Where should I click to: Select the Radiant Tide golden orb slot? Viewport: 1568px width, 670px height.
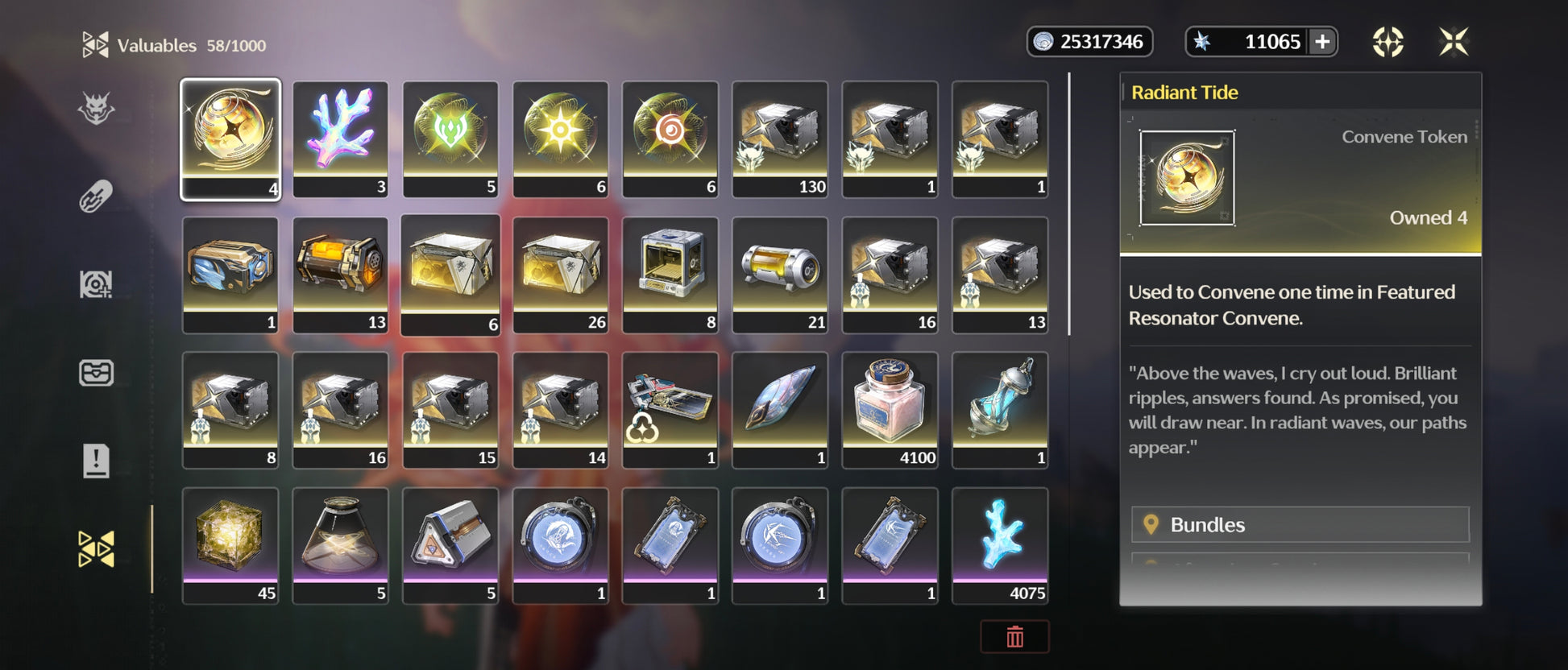[x=230, y=139]
